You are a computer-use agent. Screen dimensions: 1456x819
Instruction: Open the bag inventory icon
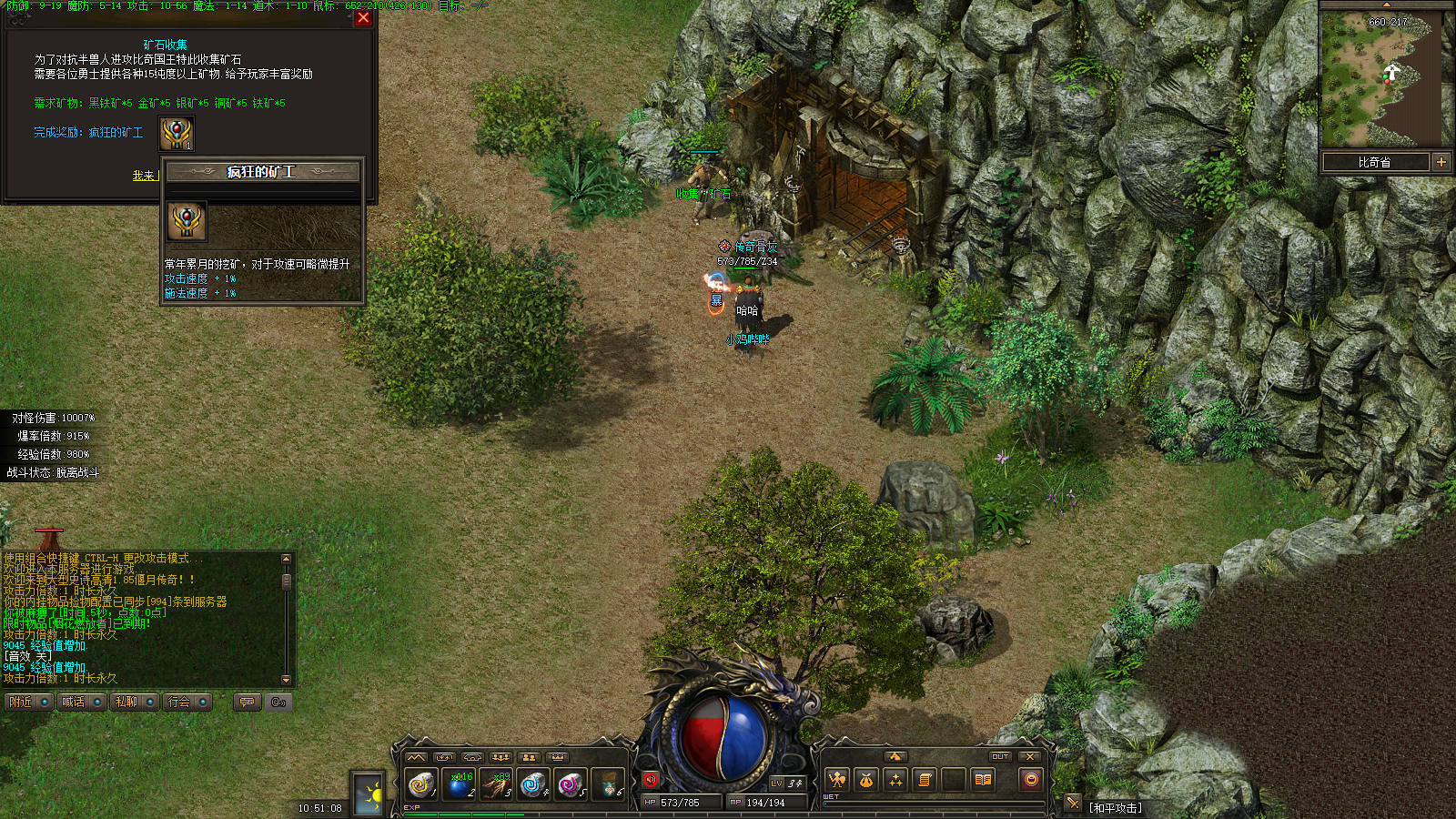(x=866, y=780)
